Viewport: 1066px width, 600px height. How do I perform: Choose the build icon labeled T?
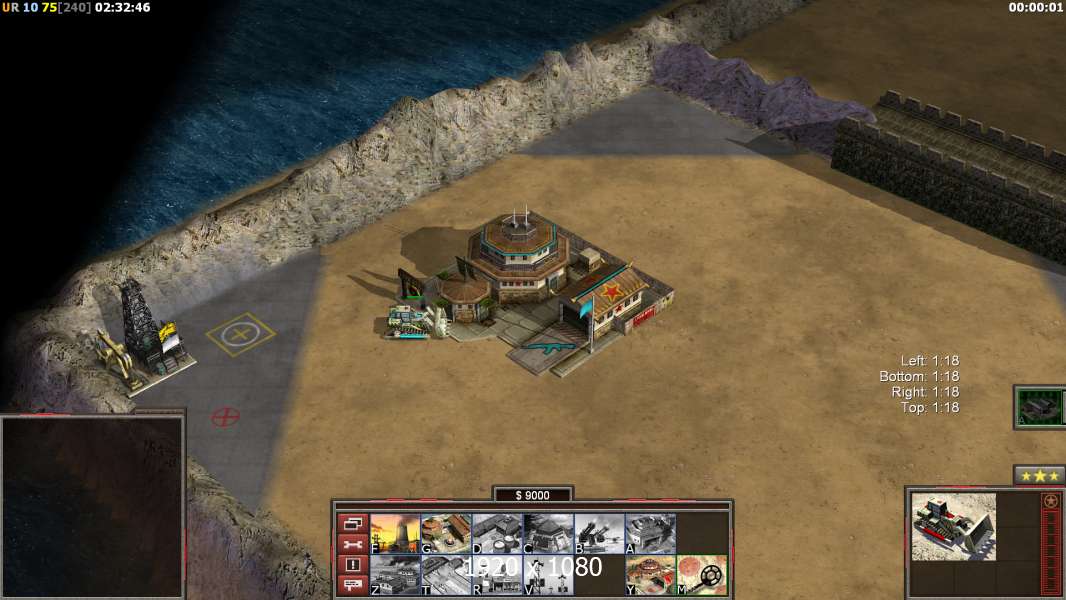click(x=446, y=575)
